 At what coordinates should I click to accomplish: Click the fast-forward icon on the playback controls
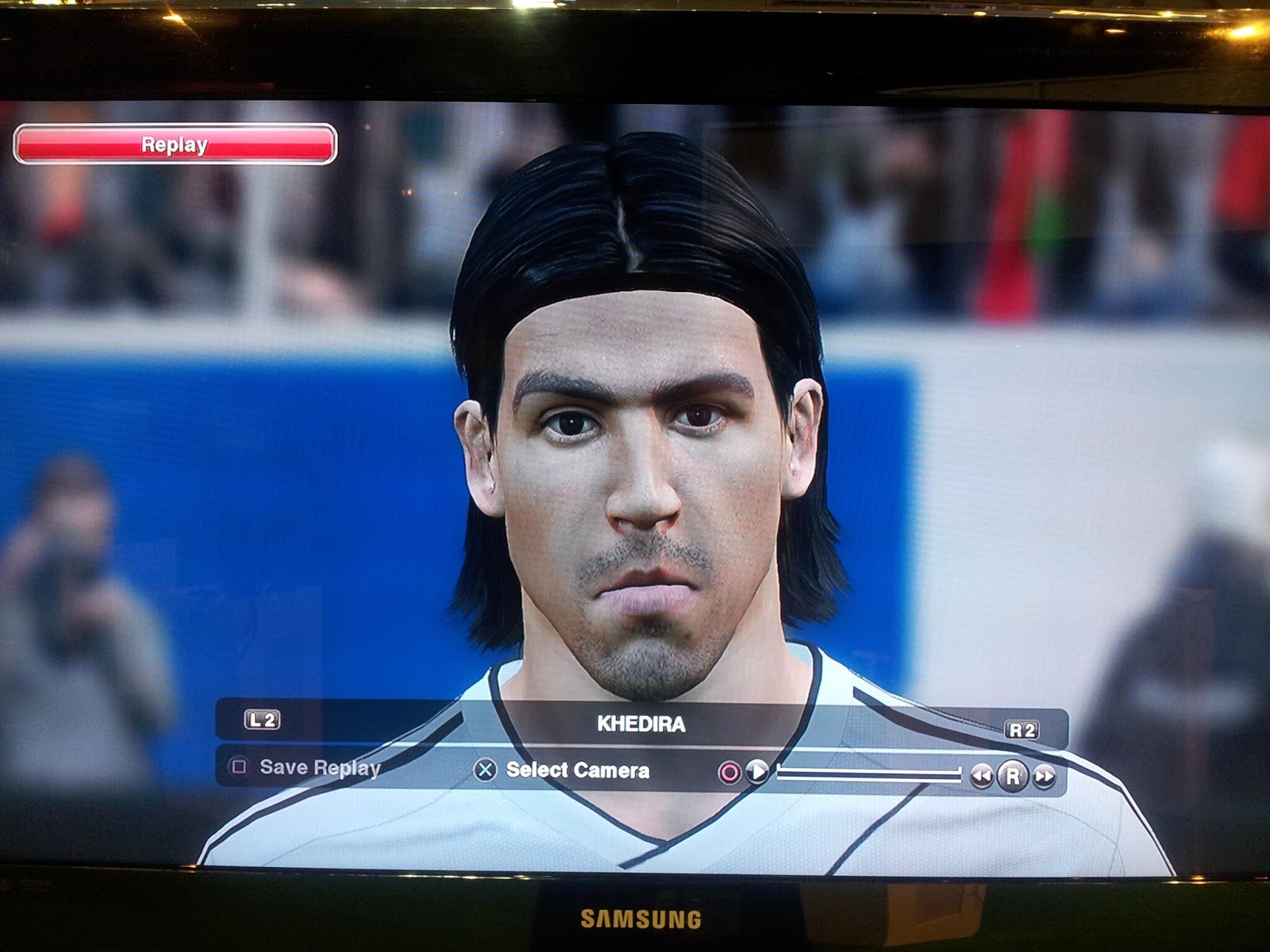[x=1045, y=776]
